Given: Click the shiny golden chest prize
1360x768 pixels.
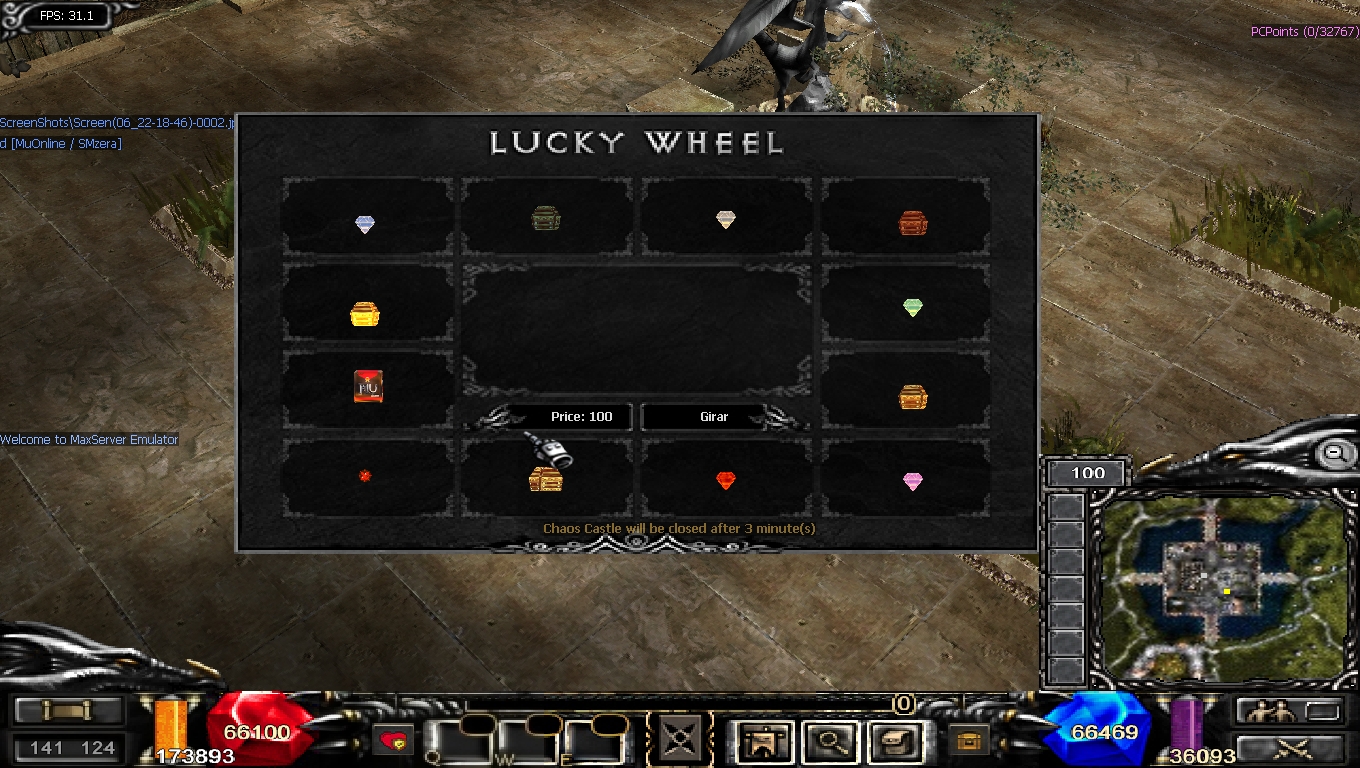Looking at the screenshot, I should point(365,314).
